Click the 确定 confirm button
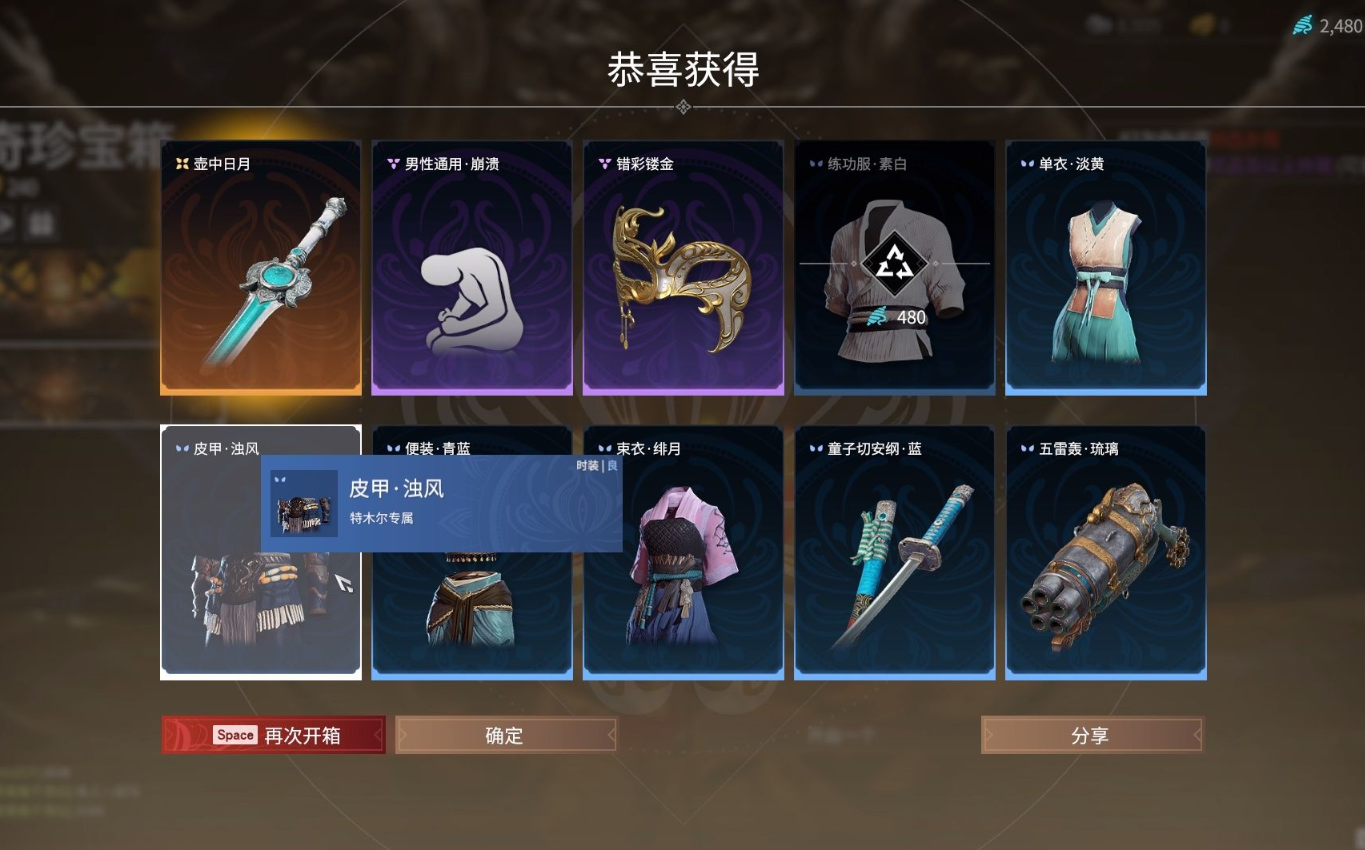The image size is (1365, 850). click(505, 734)
